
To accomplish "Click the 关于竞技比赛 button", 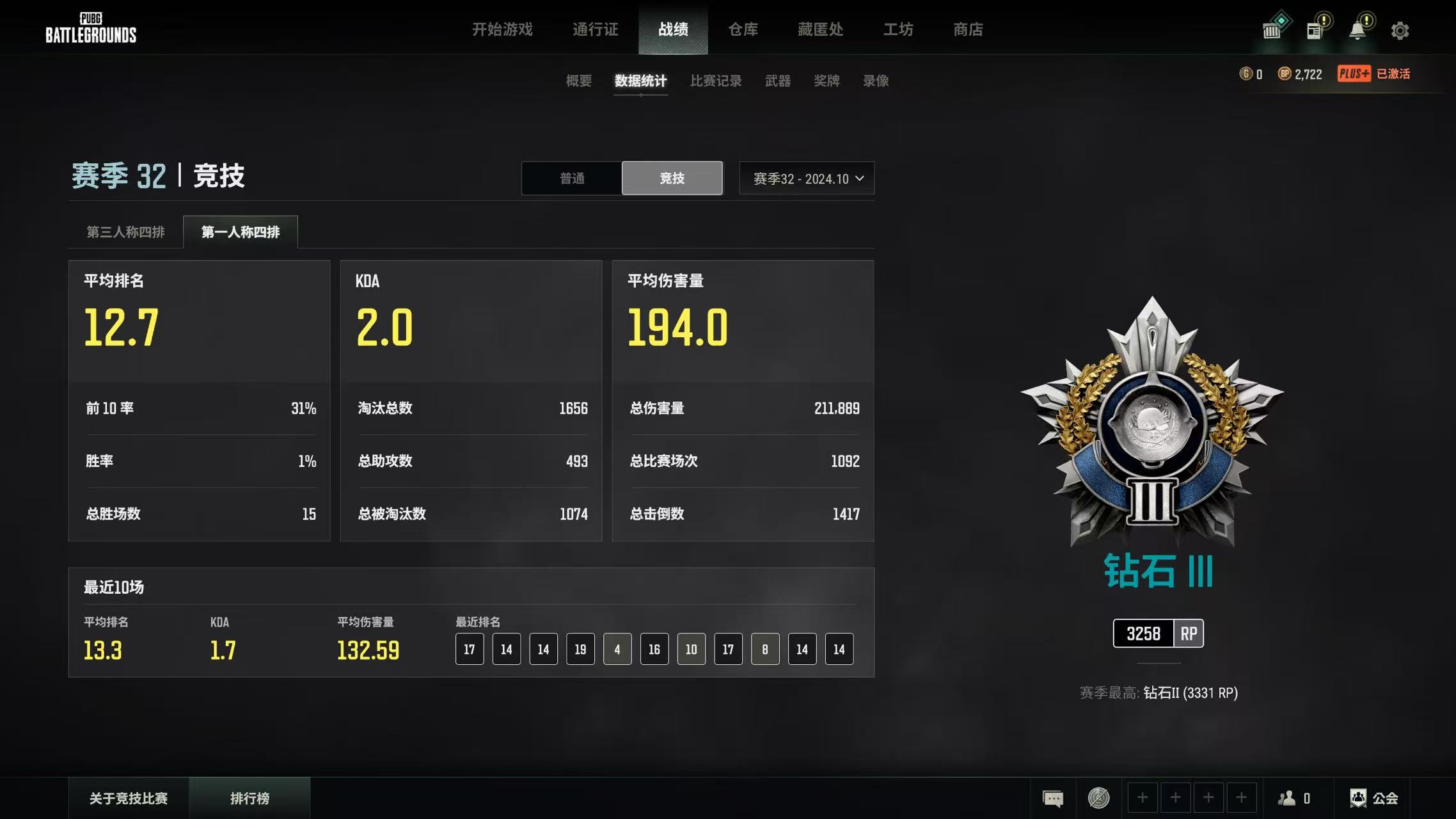I will 129,799.
